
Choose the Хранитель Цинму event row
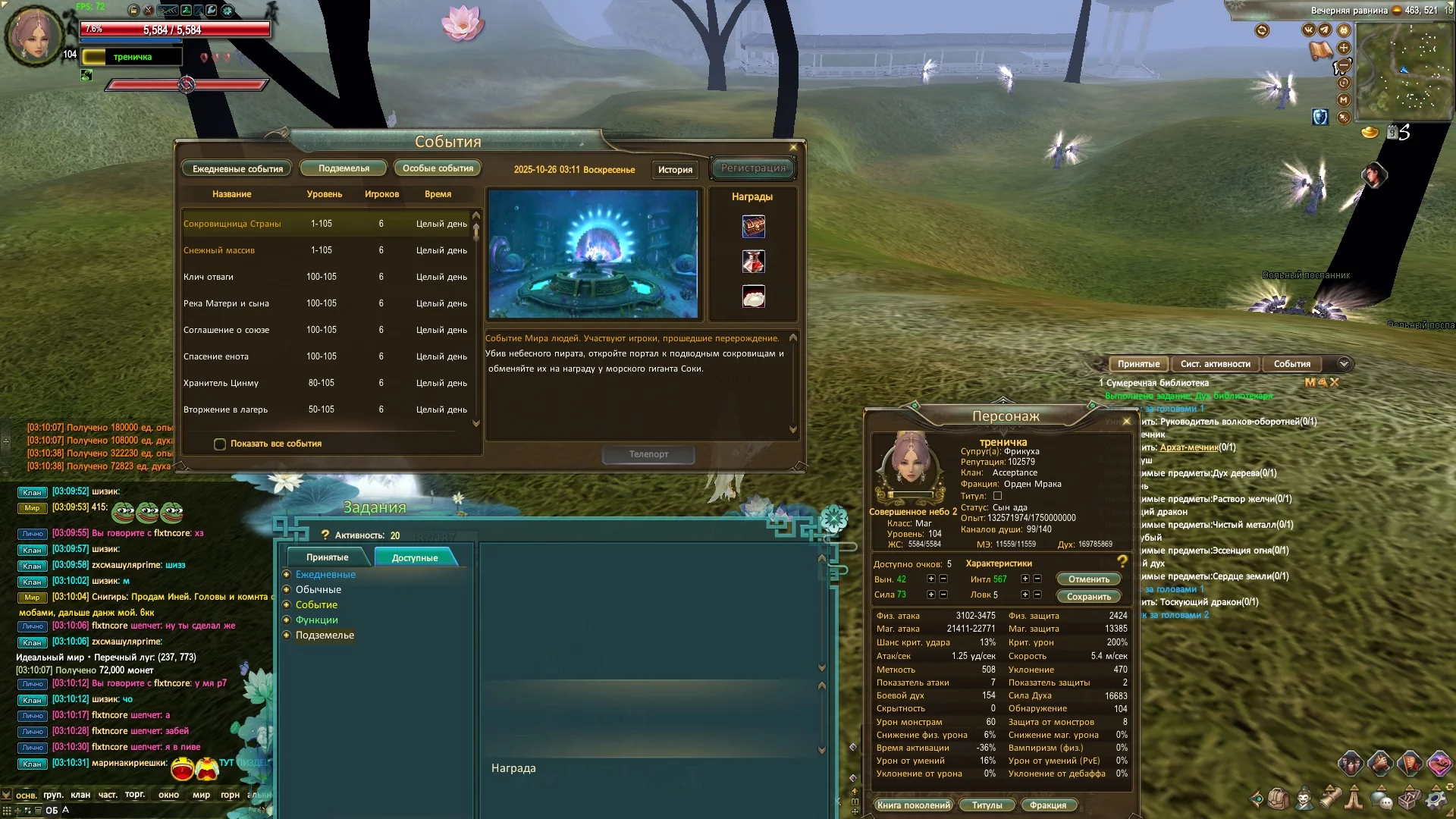221,383
